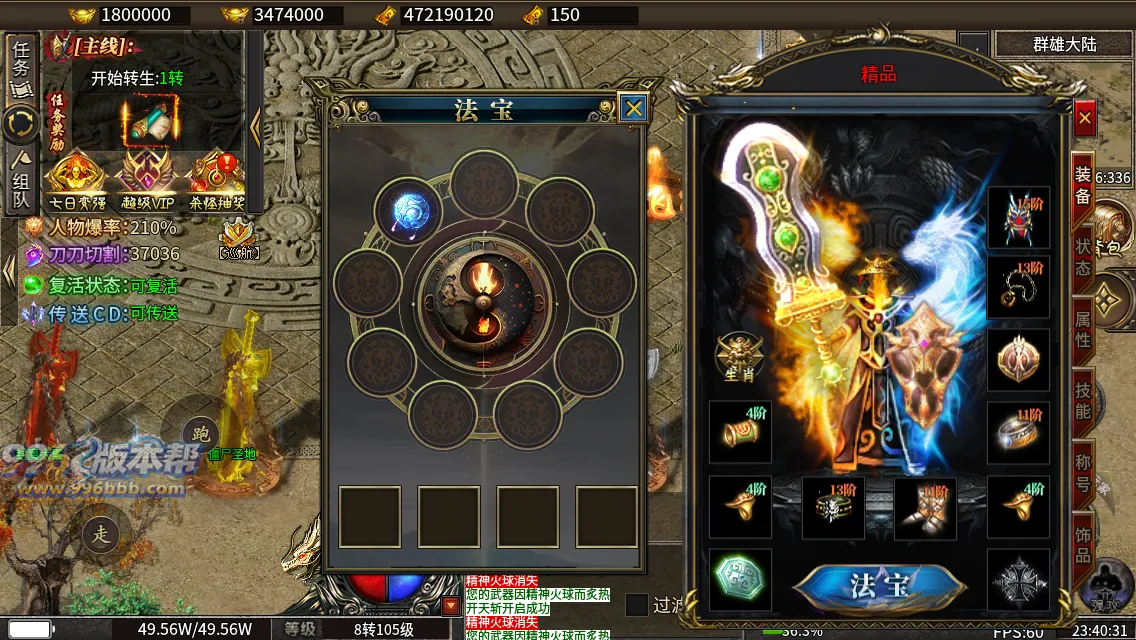Viewport: 1136px width, 640px height.
Task: Show the 称号 titles tab
Action: (1083, 472)
